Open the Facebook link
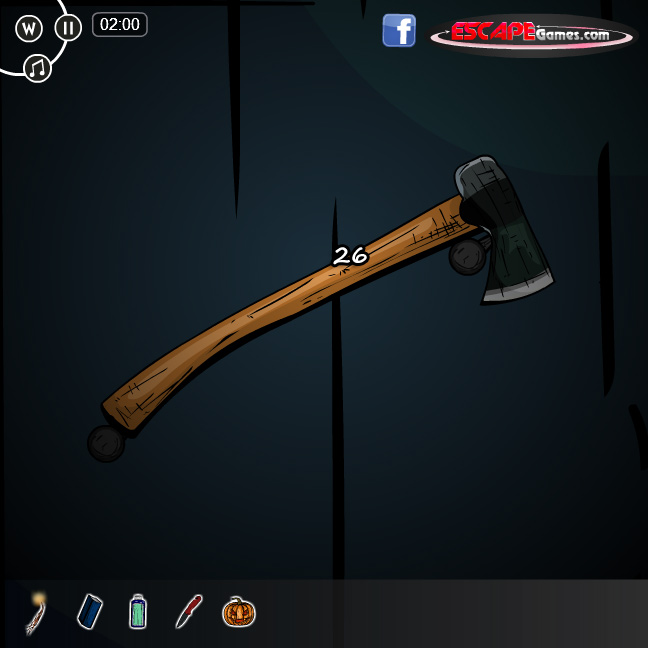This screenshot has width=648, height=648. click(399, 31)
